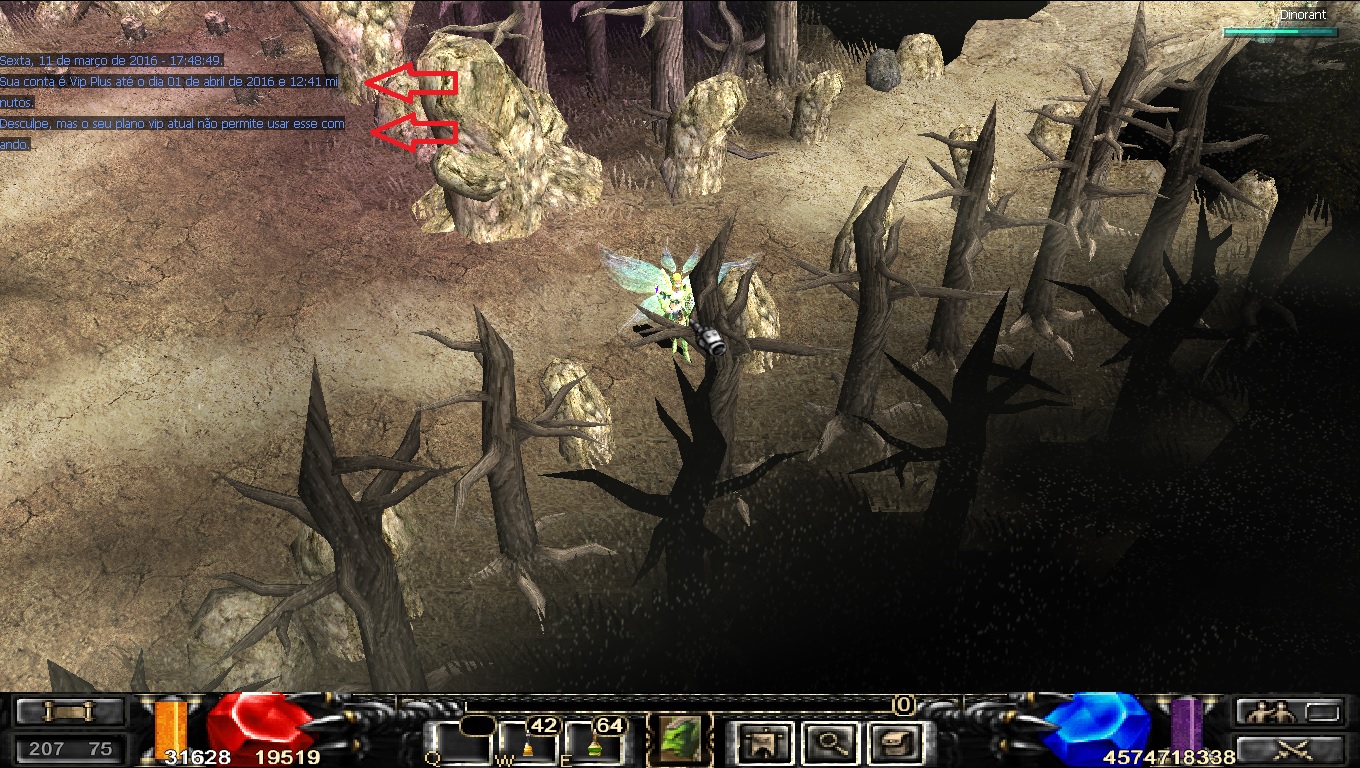The image size is (1360, 768).
Task: Use the orange potion in the W slot
Action: (x=527, y=744)
